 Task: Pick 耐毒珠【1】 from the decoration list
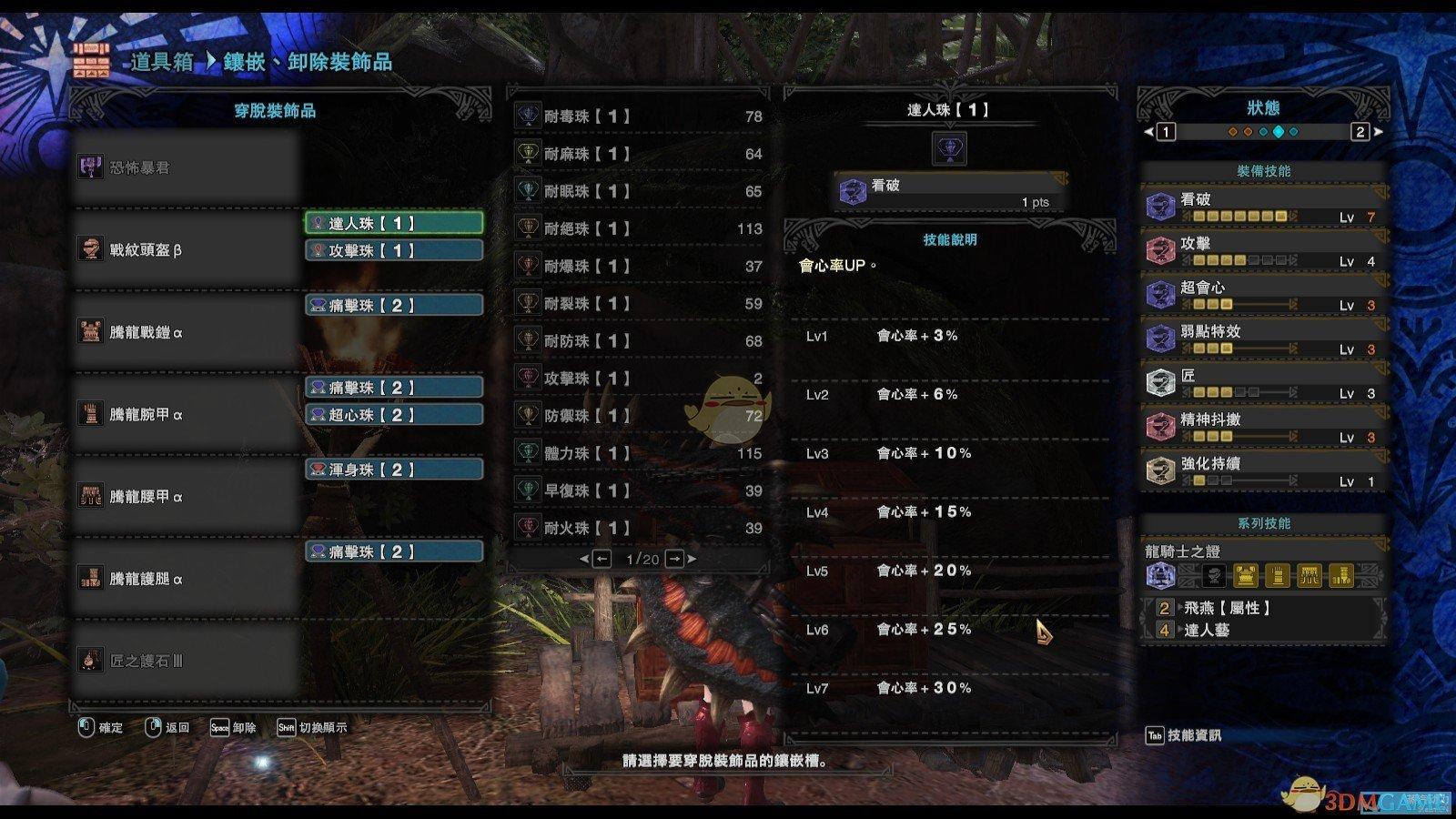(x=639, y=116)
